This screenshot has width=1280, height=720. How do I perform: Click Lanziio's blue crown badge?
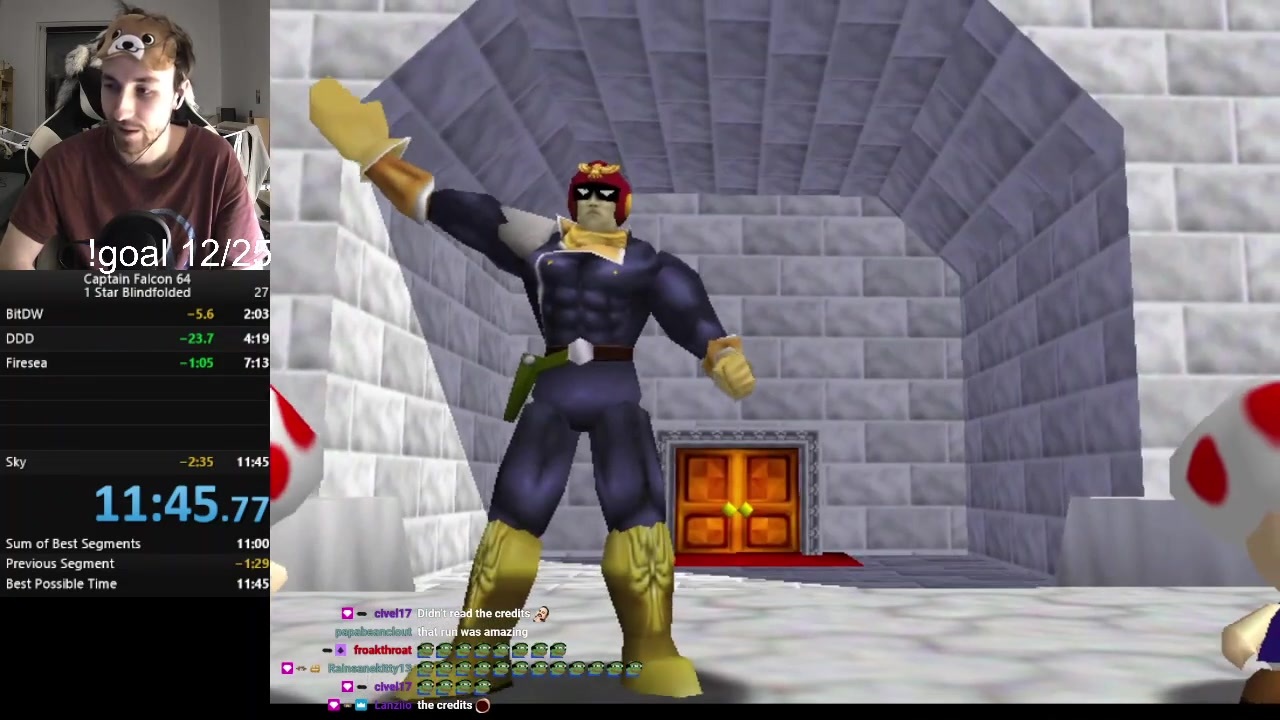click(x=361, y=706)
